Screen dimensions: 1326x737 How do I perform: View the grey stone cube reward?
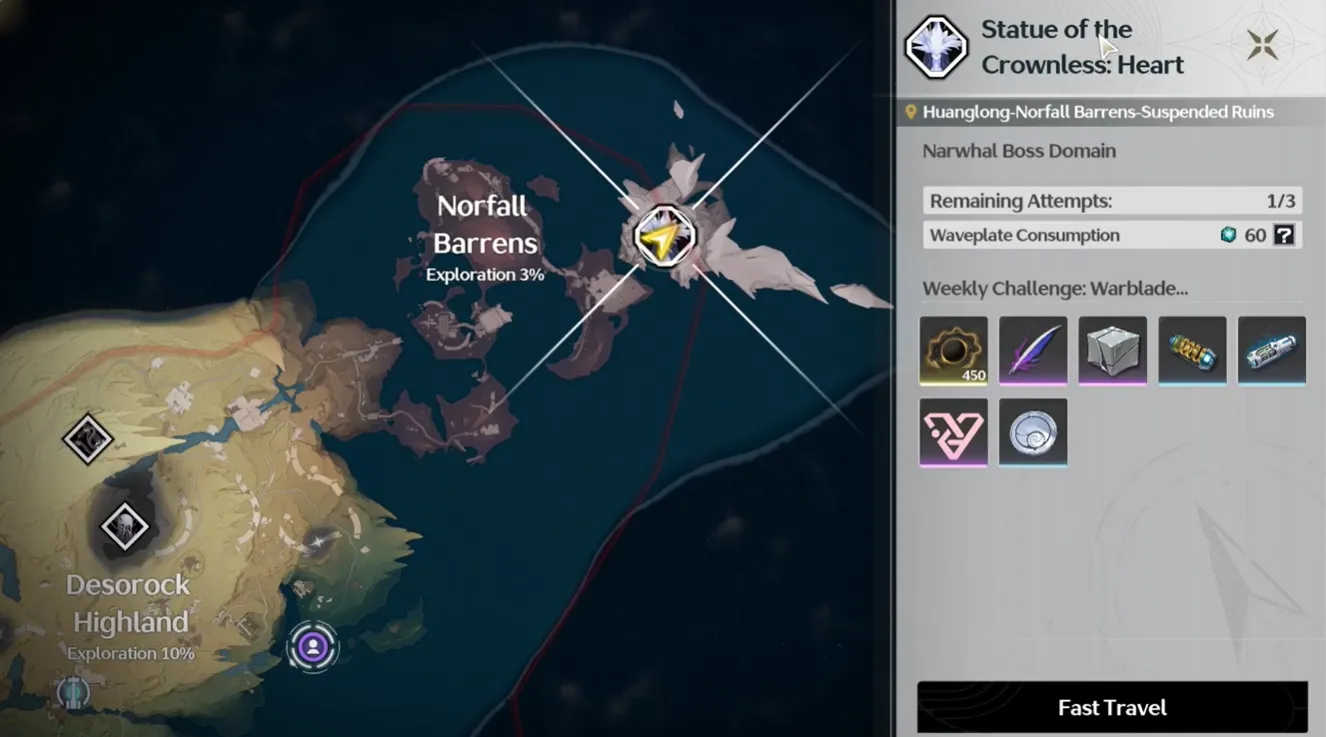click(1112, 350)
